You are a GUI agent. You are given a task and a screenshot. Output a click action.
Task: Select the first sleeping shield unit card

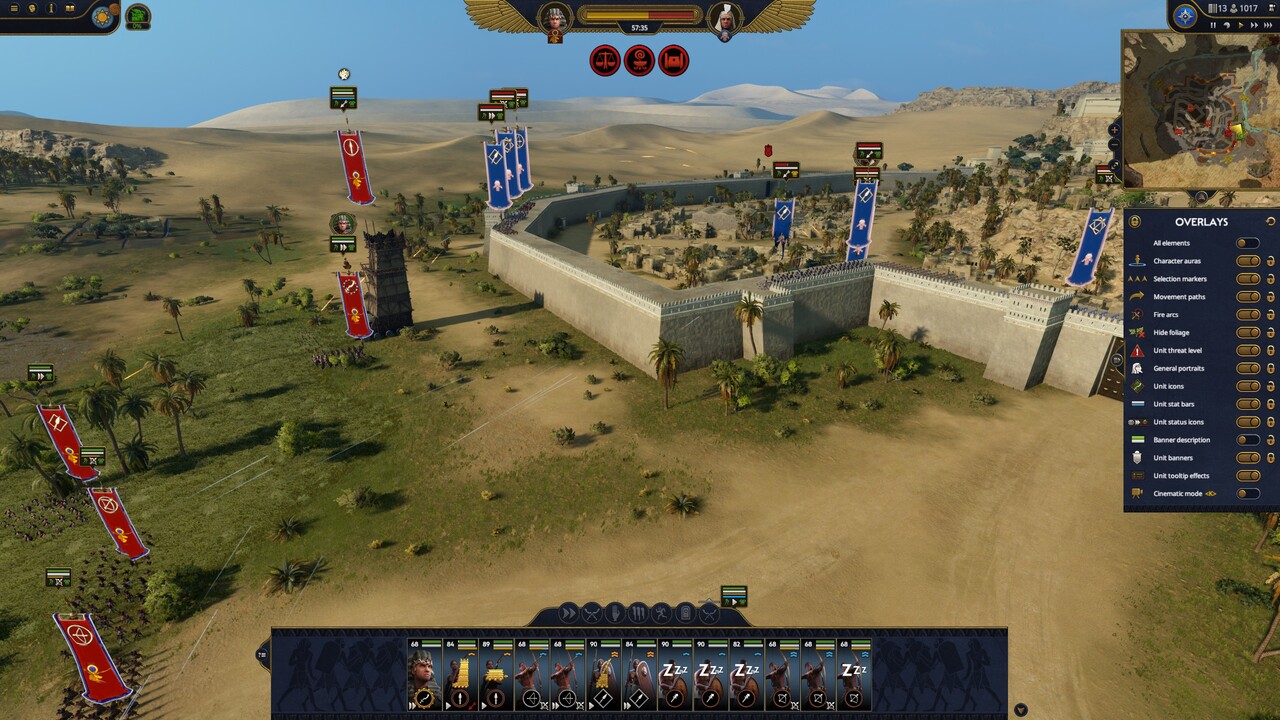click(x=675, y=675)
